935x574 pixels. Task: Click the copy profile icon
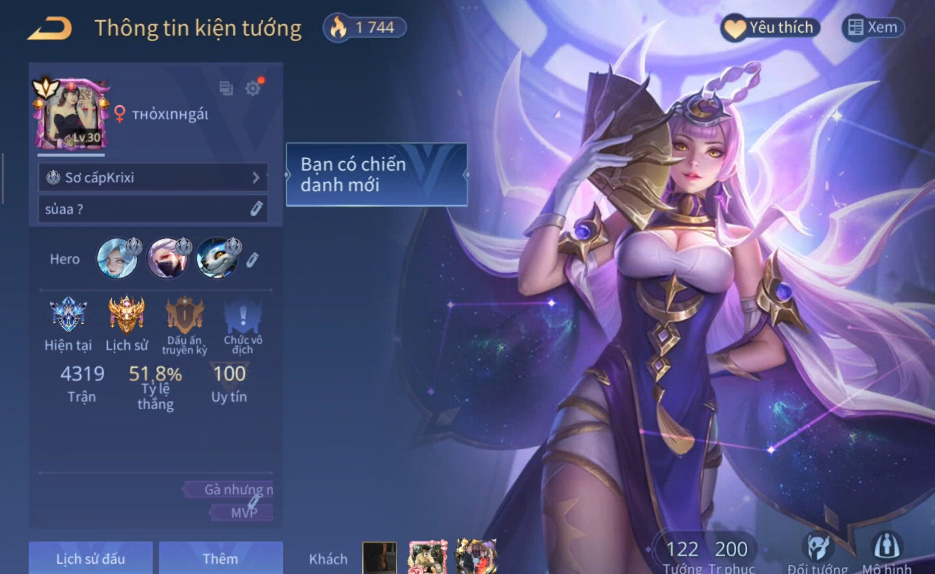[226, 89]
